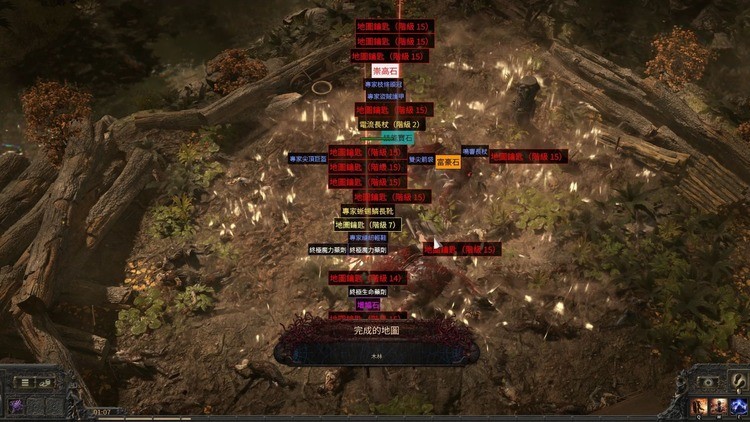Pick up the 專家尖頂巨盔 helmet label
750x422 pixels.
point(308,158)
